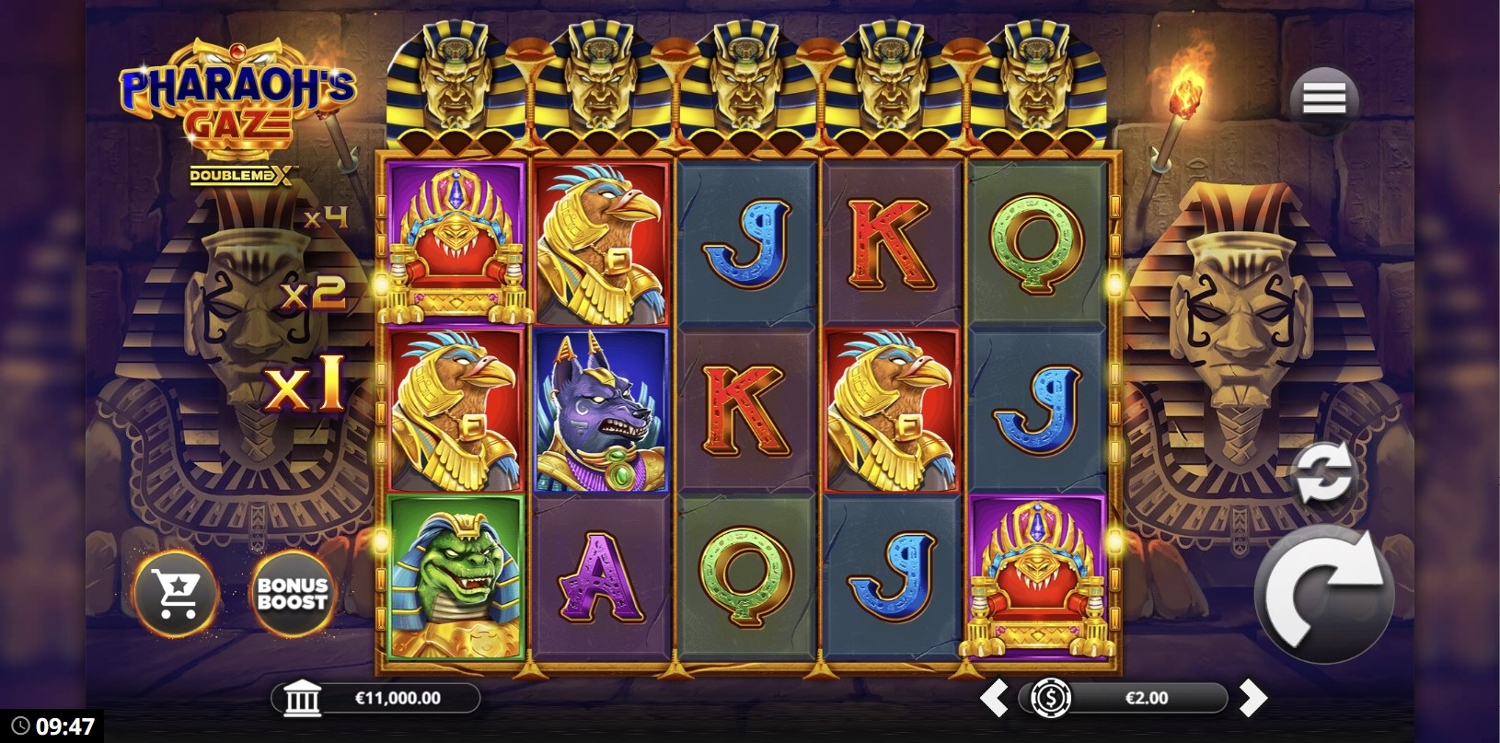Decrease the bet with the left arrow
This screenshot has width=1500, height=743.
[x=993, y=698]
